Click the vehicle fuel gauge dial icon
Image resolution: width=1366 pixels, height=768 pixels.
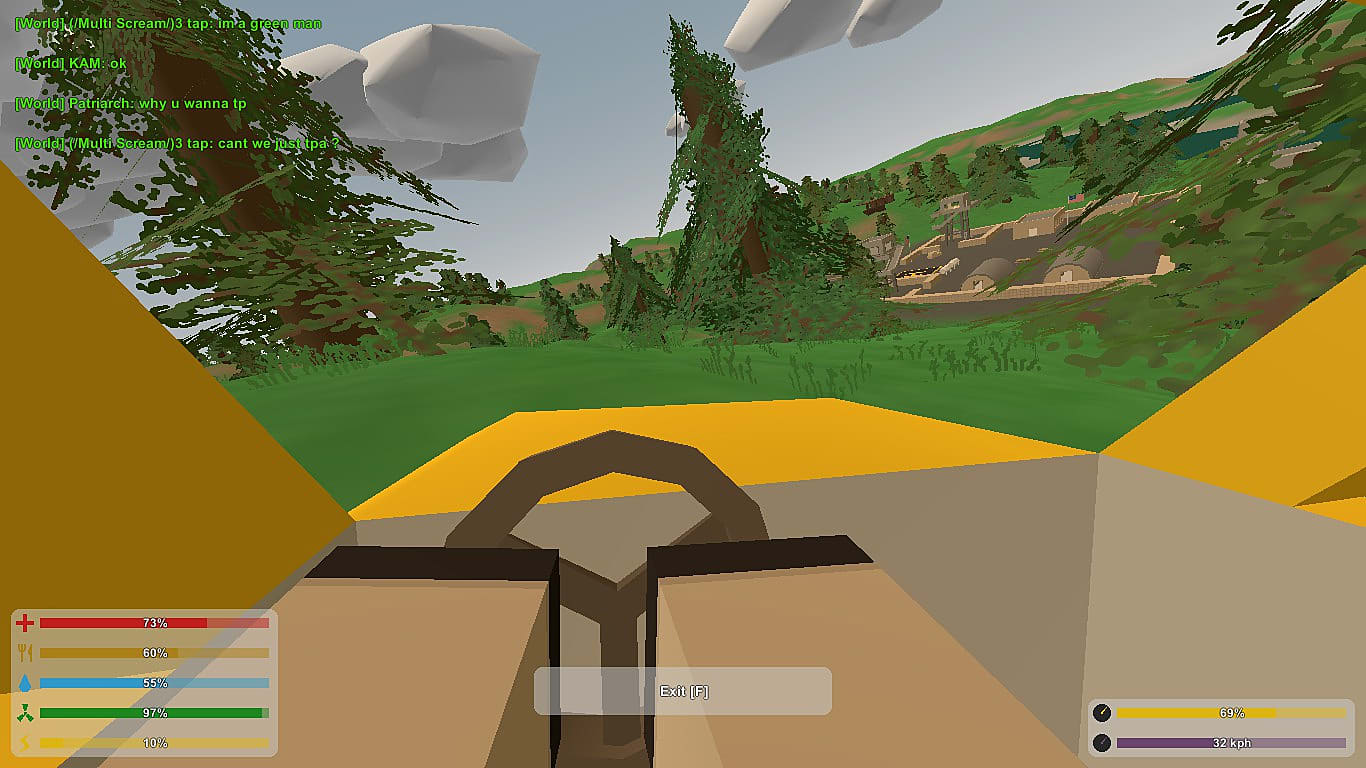[1105, 713]
